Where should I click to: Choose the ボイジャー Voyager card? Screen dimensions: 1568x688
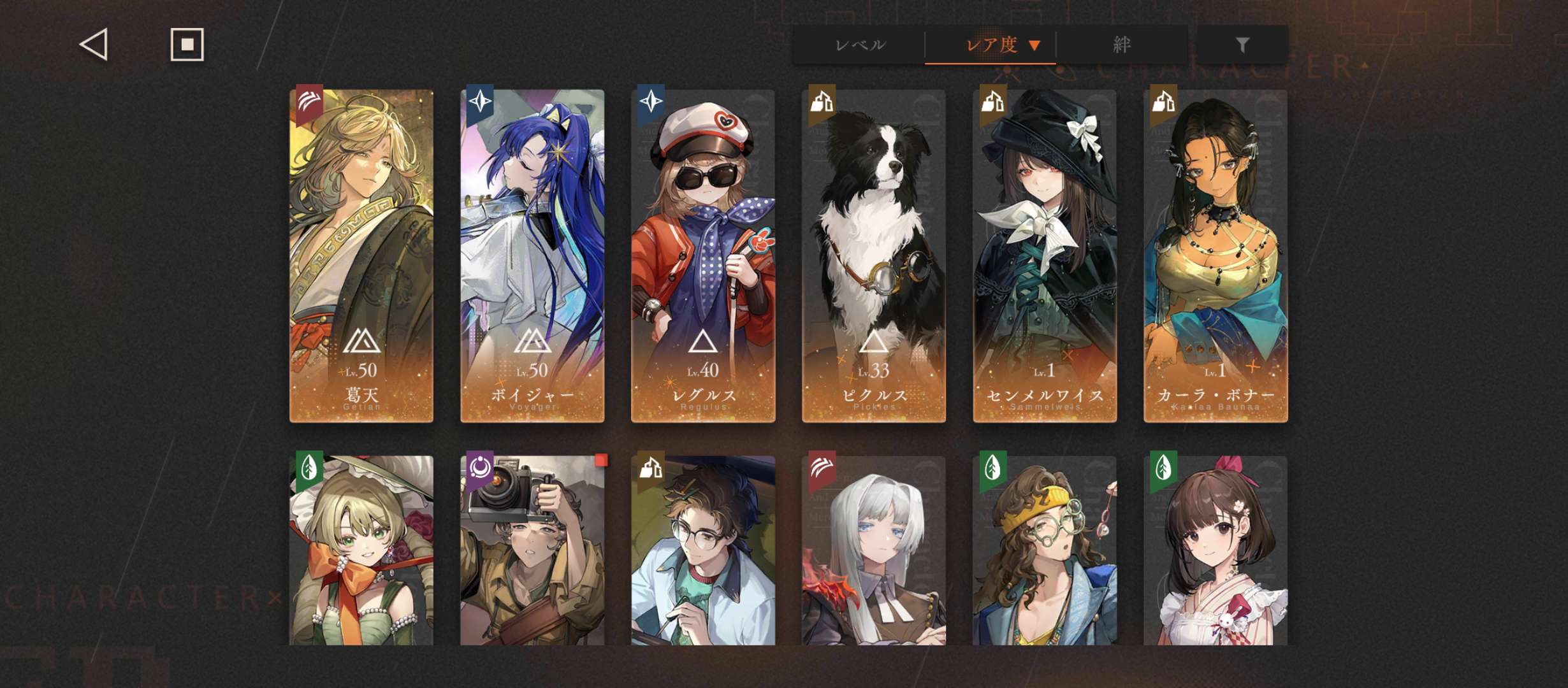pyautogui.click(x=532, y=256)
